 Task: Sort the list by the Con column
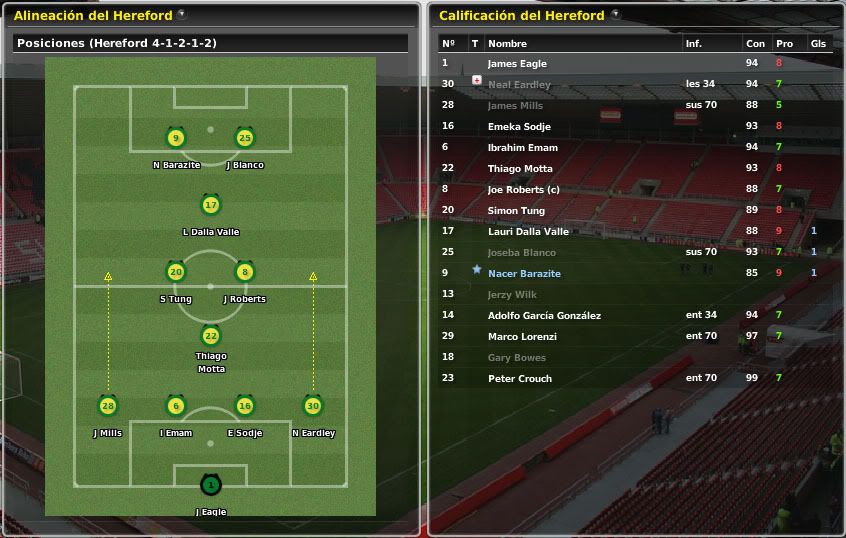click(x=755, y=44)
